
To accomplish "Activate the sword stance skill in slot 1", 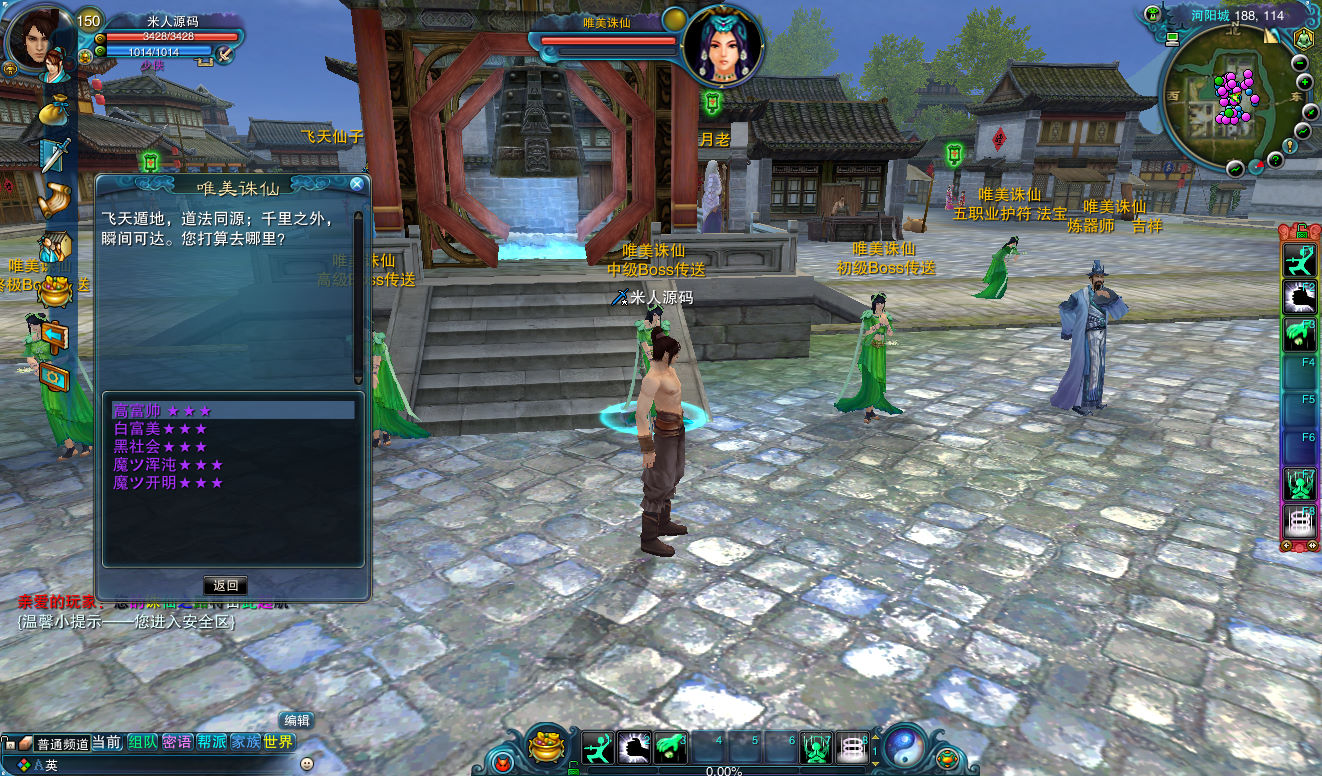I will [x=597, y=748].
